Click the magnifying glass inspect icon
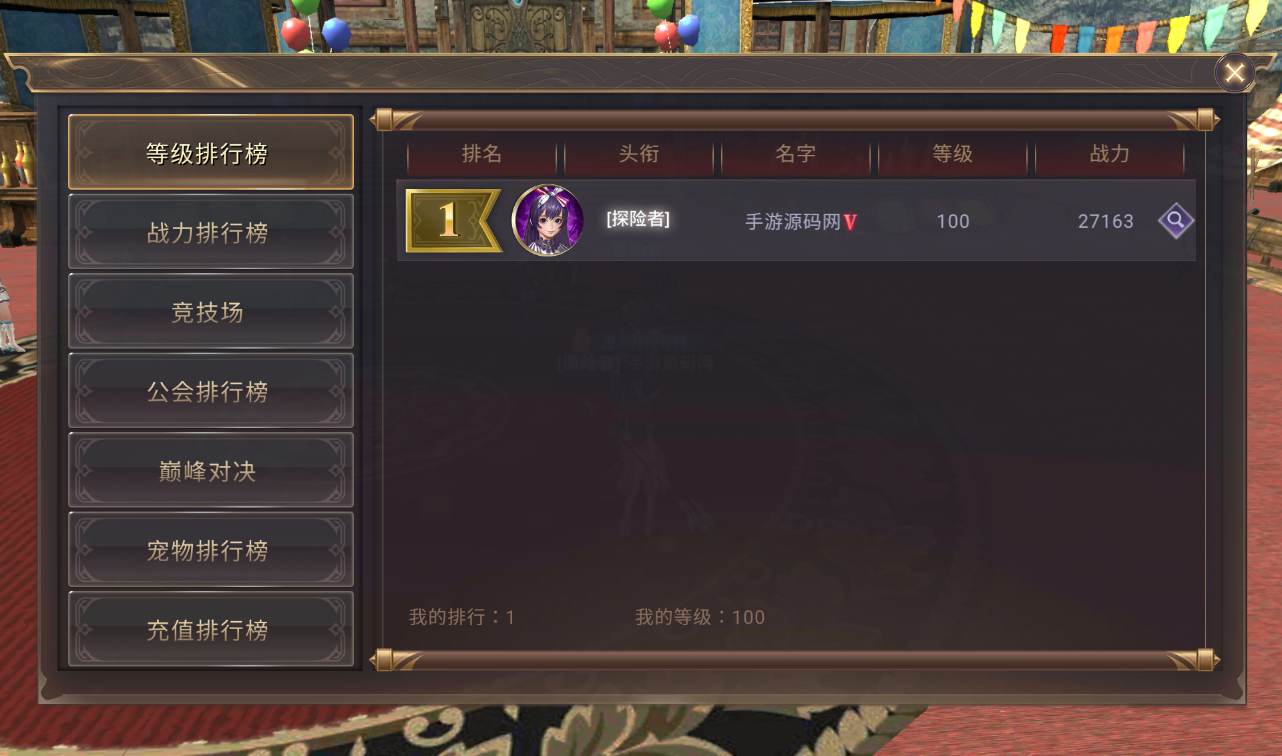 click(1176, 221)
